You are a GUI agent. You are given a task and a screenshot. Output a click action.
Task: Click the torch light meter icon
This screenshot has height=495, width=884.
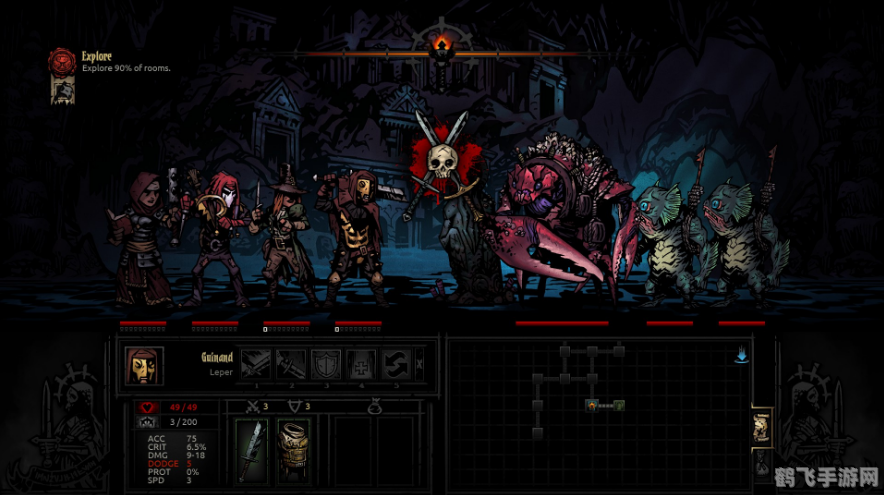(x=441, y=45)
